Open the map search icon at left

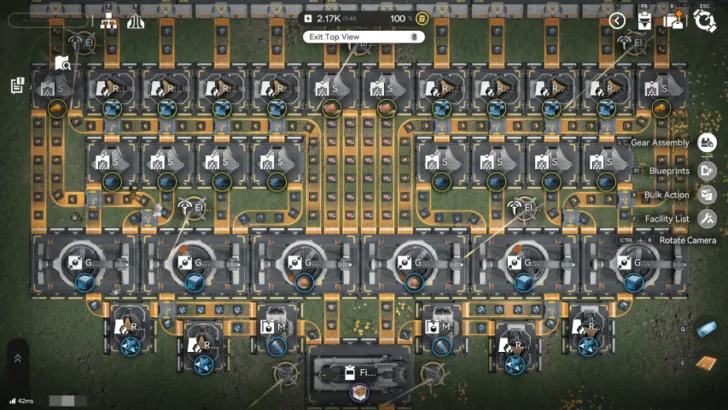(62, 61)
